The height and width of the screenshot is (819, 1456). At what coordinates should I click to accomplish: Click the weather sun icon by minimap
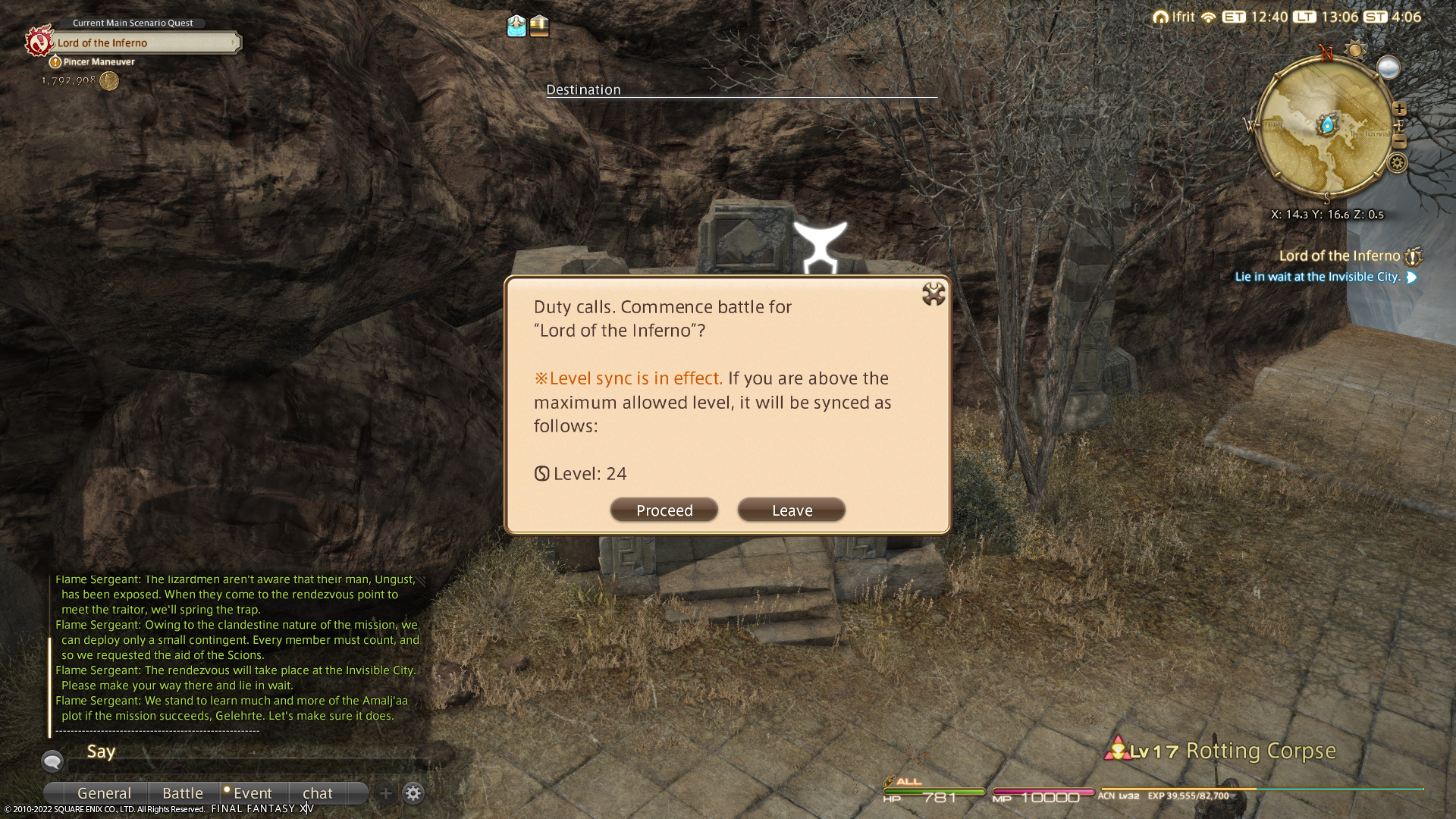point(1354,50)
